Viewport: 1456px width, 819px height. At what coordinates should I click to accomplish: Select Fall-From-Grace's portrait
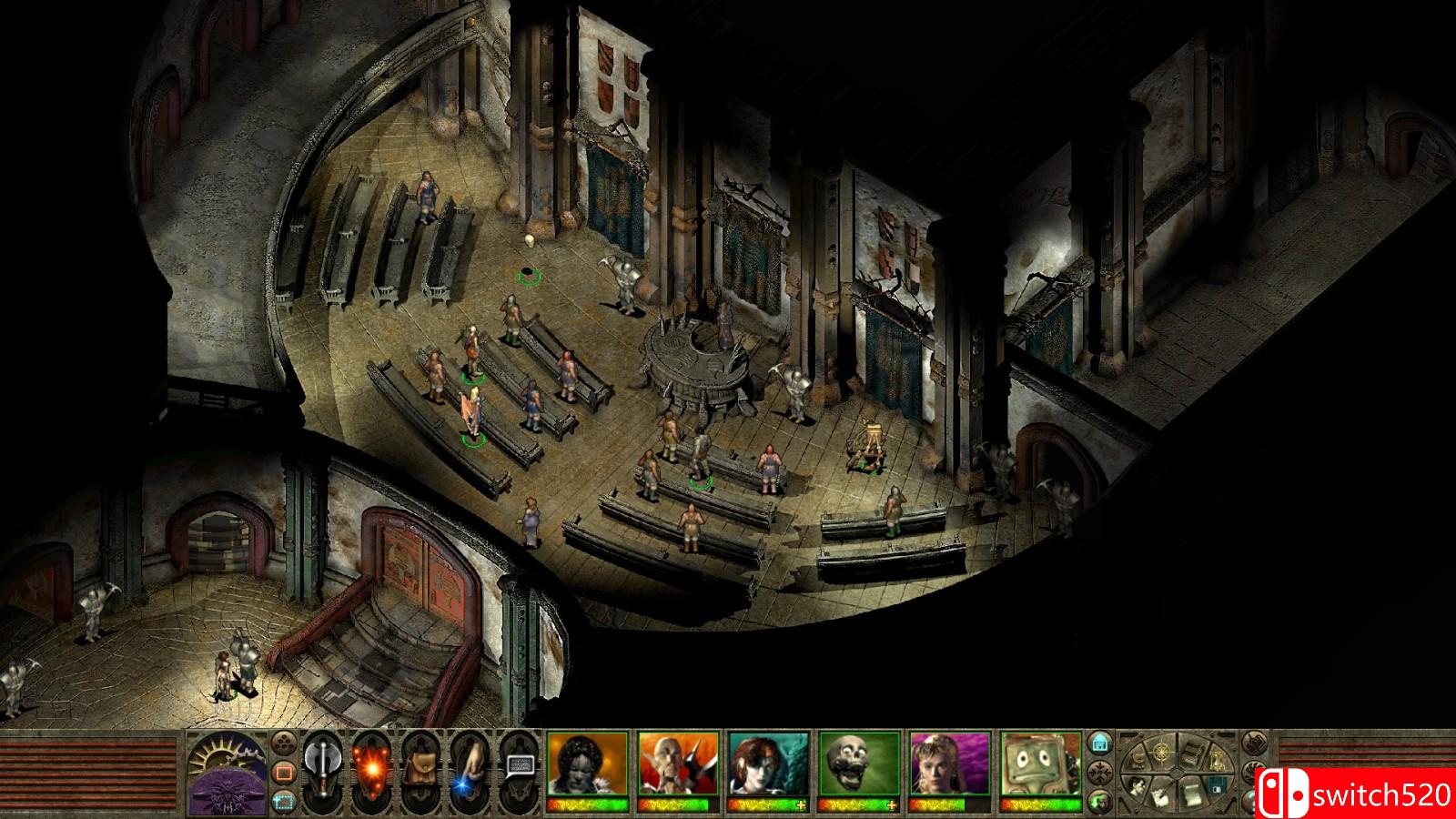950,764
